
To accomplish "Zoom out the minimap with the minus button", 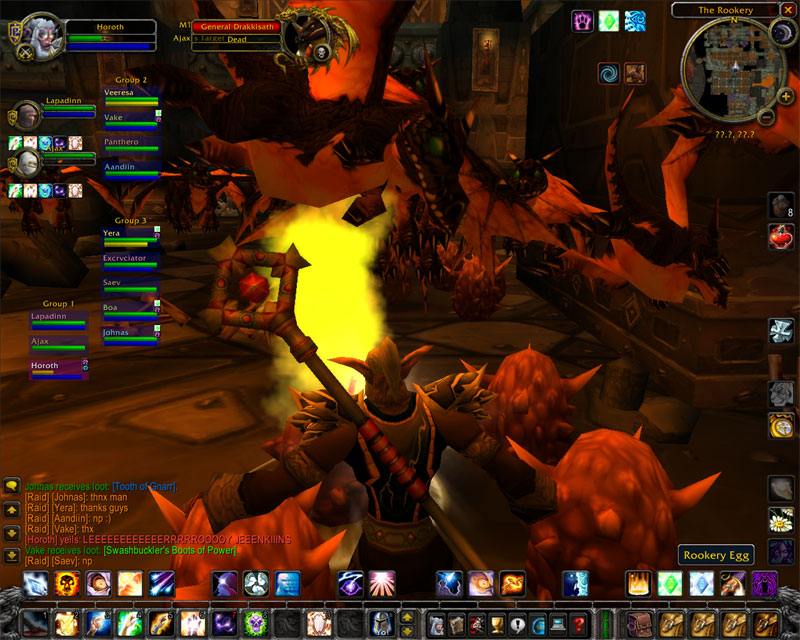I will click(x=766, y=117).
